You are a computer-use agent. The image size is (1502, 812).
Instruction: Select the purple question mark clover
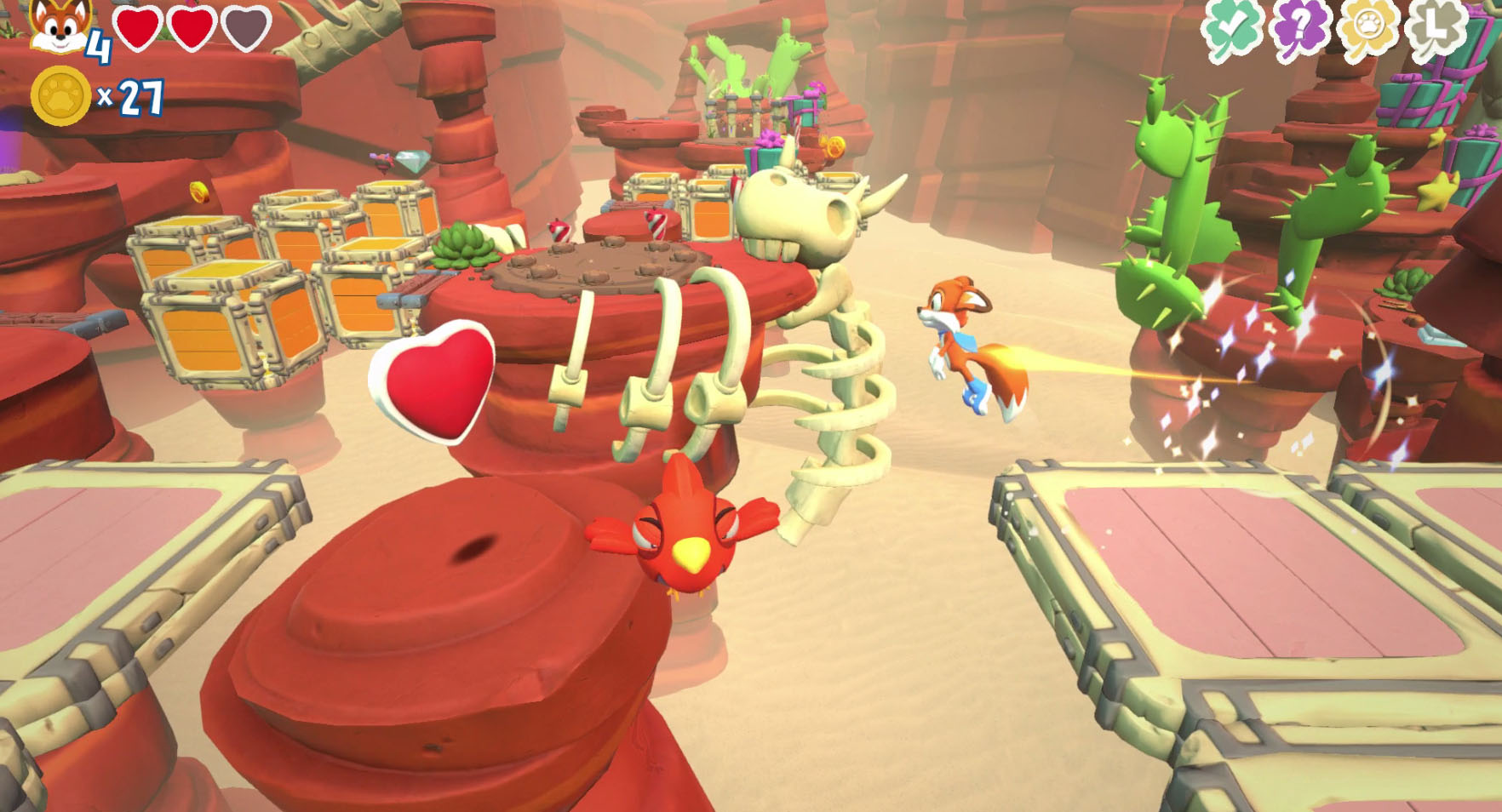click(1298, 27)
